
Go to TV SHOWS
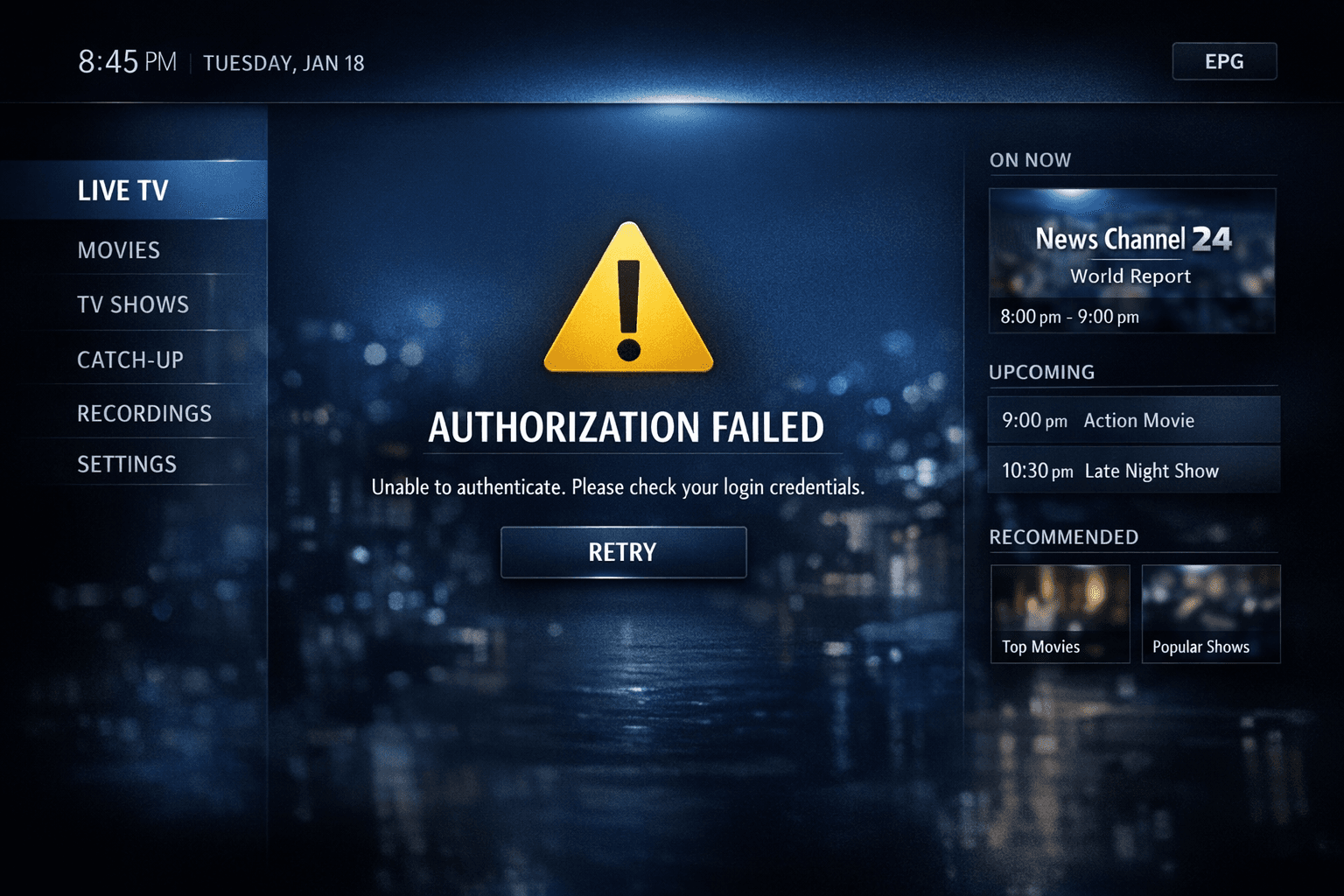pyautogui.click(x=132, y=304)
